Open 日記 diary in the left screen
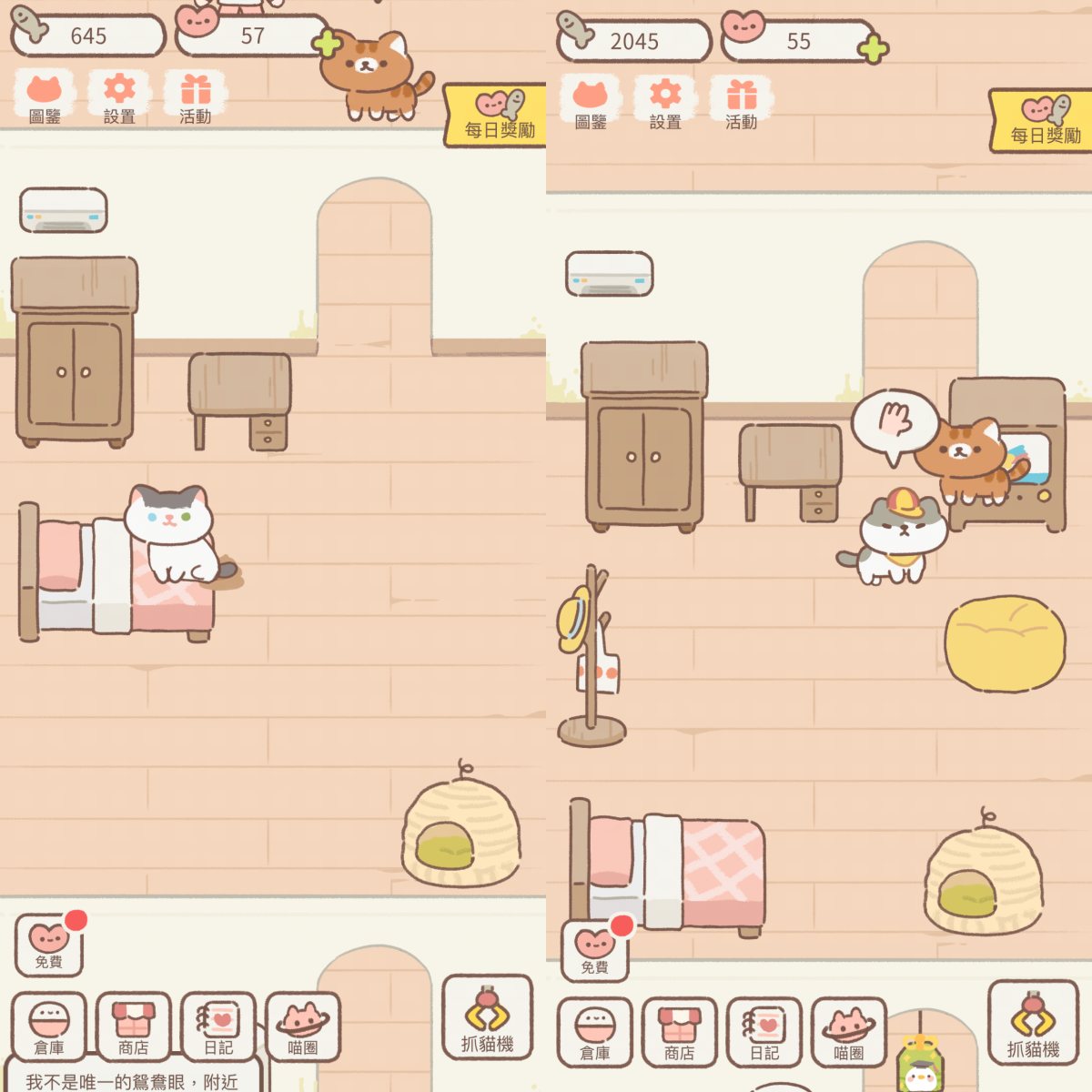Viewport: 1092px width, 1092px height. coord(218,1026)
